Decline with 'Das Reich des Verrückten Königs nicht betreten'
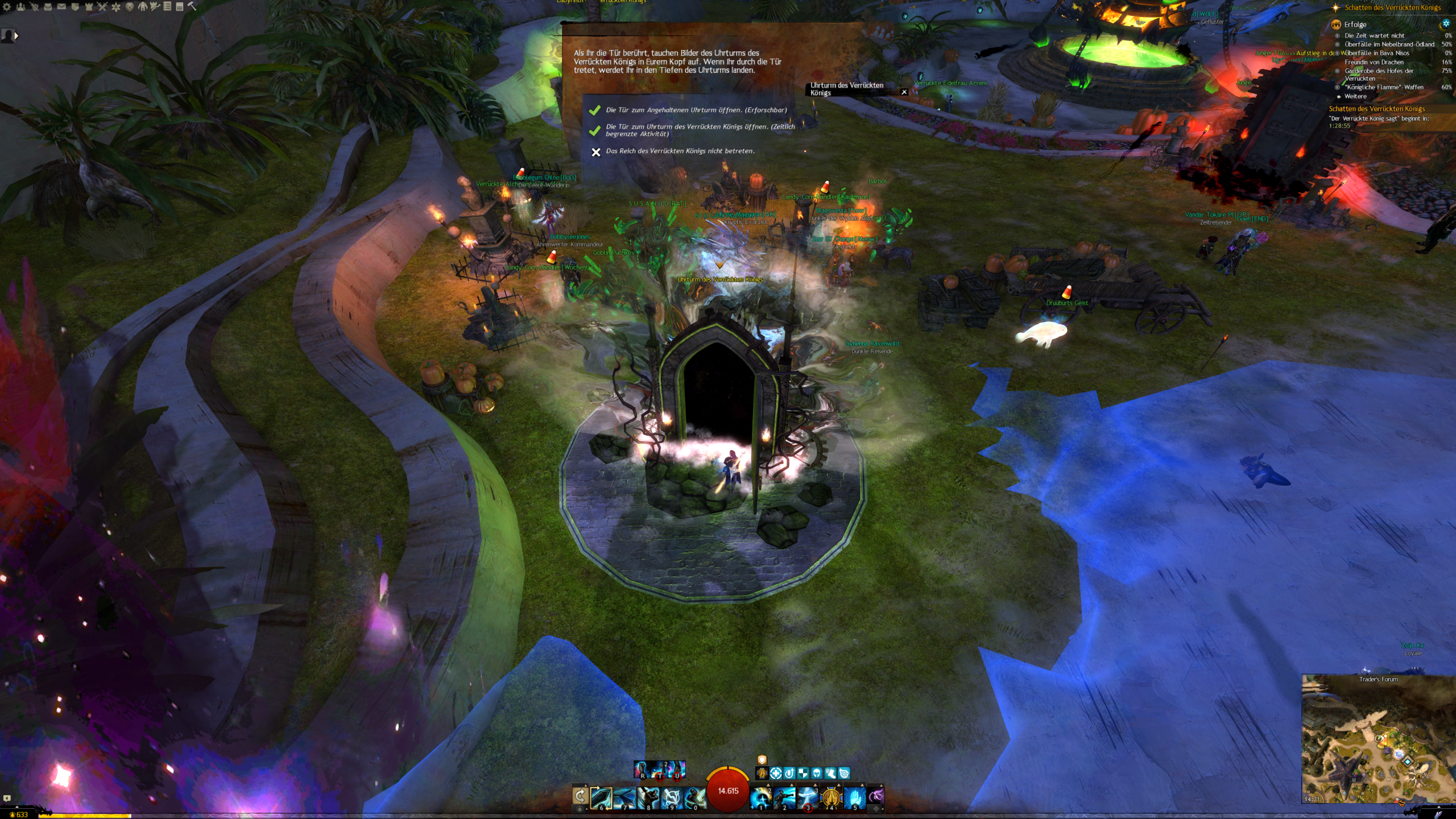The width and height of the screenshot is (1456, 819). pyautogui.click(x=680, y=151)
